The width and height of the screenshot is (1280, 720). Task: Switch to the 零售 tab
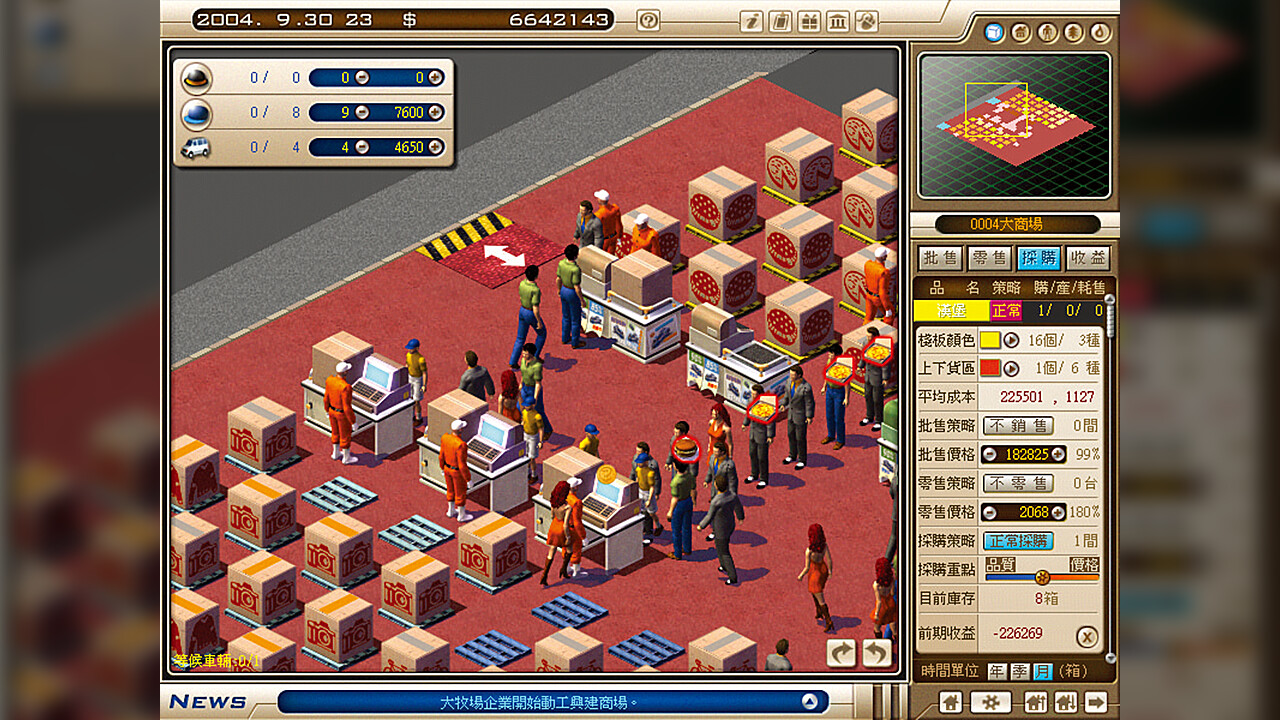(x=988, y=258)
